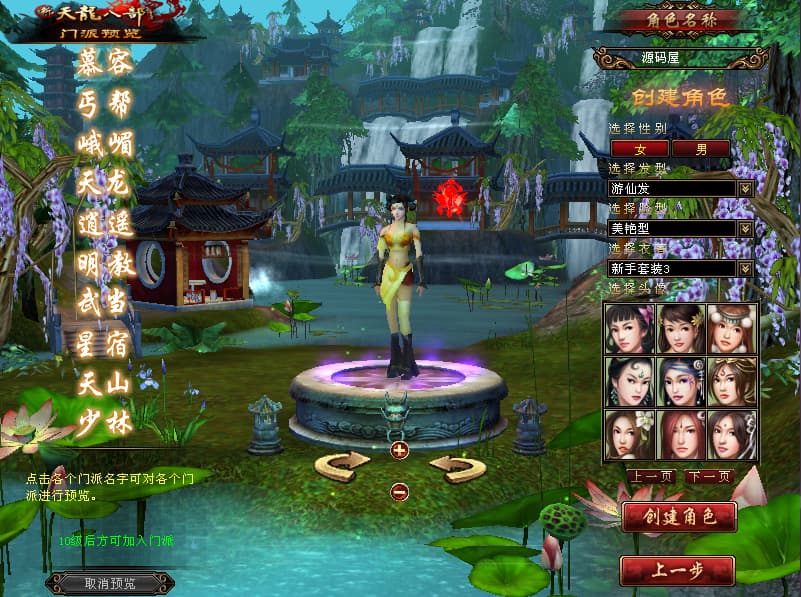Go to previous portrait page 上一页
801x597 pixels.
click(x=651, y=476)
